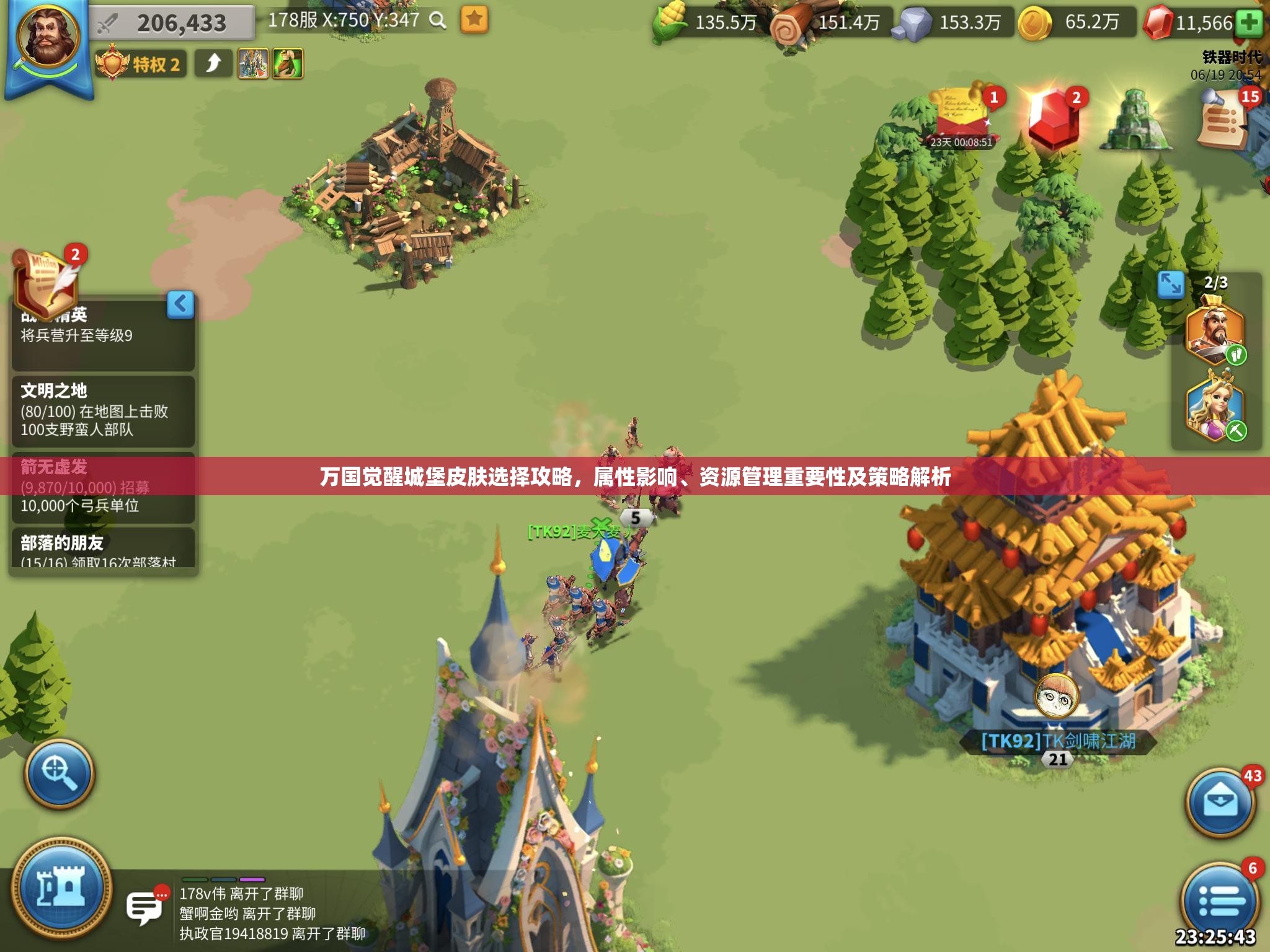This screenshot has width=1270, height=952.
Task: Open the glowing red gem offer
Action: (1052, 118)
